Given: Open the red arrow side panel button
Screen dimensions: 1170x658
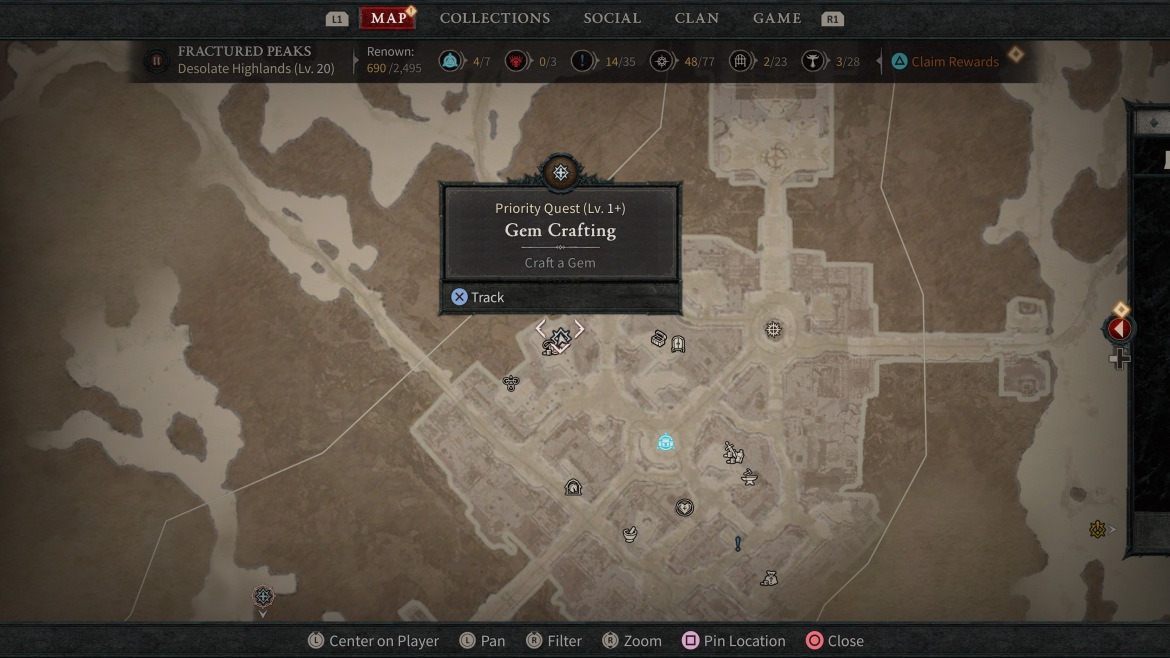Looking at the screenshot, I should point(1120,328).
